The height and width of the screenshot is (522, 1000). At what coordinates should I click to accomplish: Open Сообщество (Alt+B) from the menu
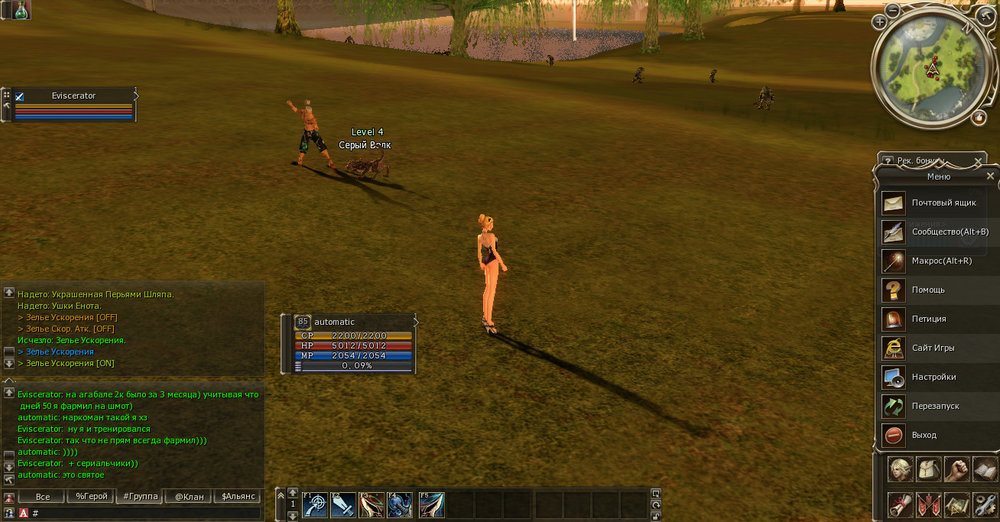coord(935,232)
